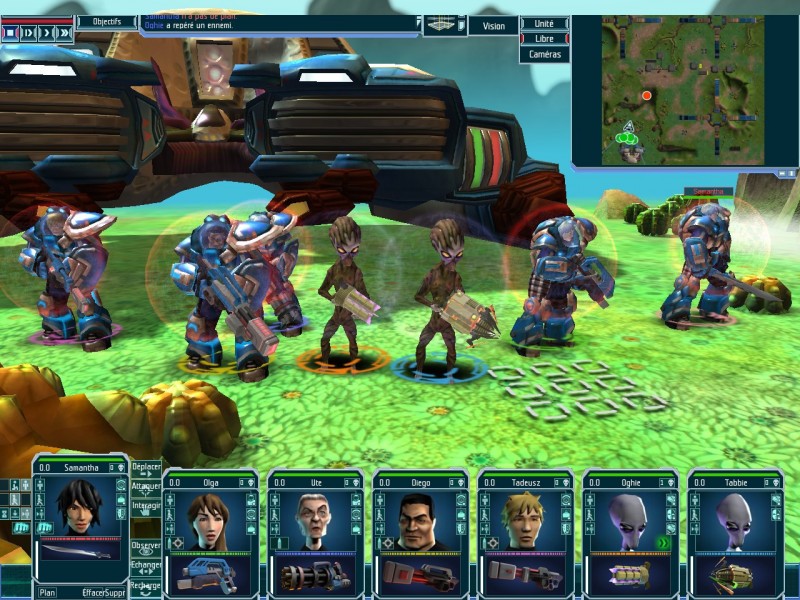Choose the Déplacer move command

tap(146, 469)
